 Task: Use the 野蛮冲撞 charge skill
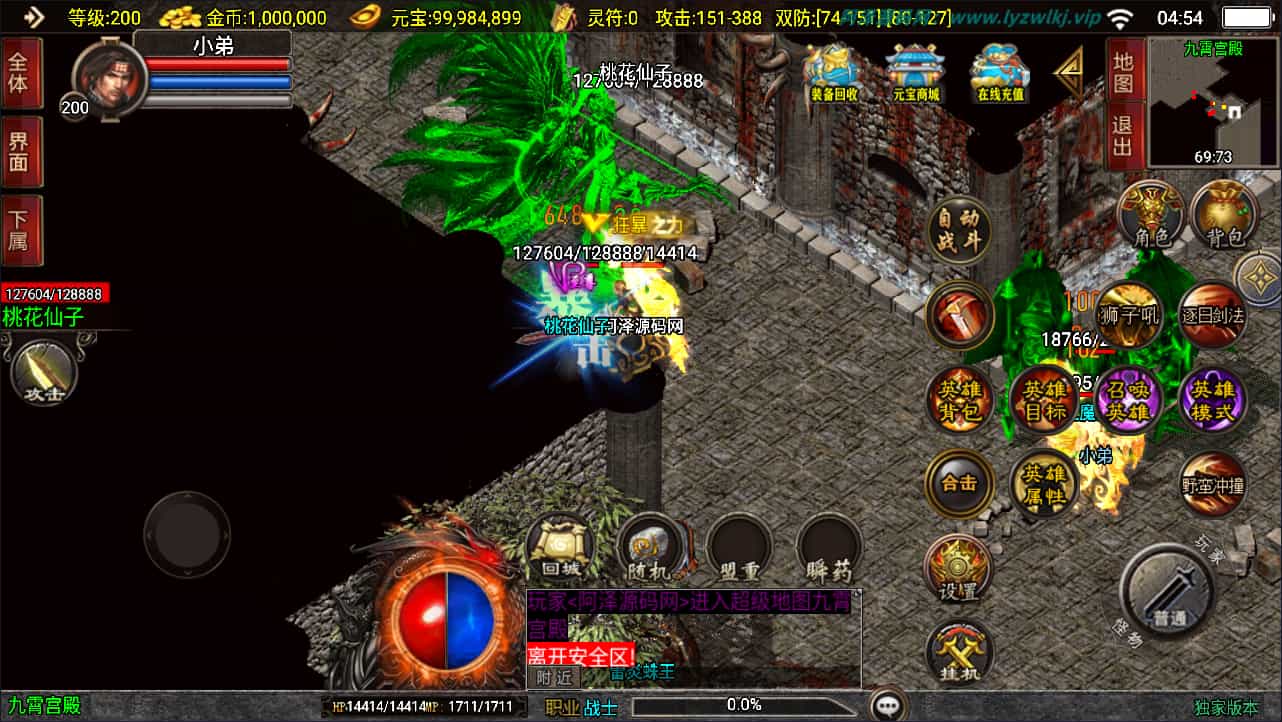[1212, 486]
